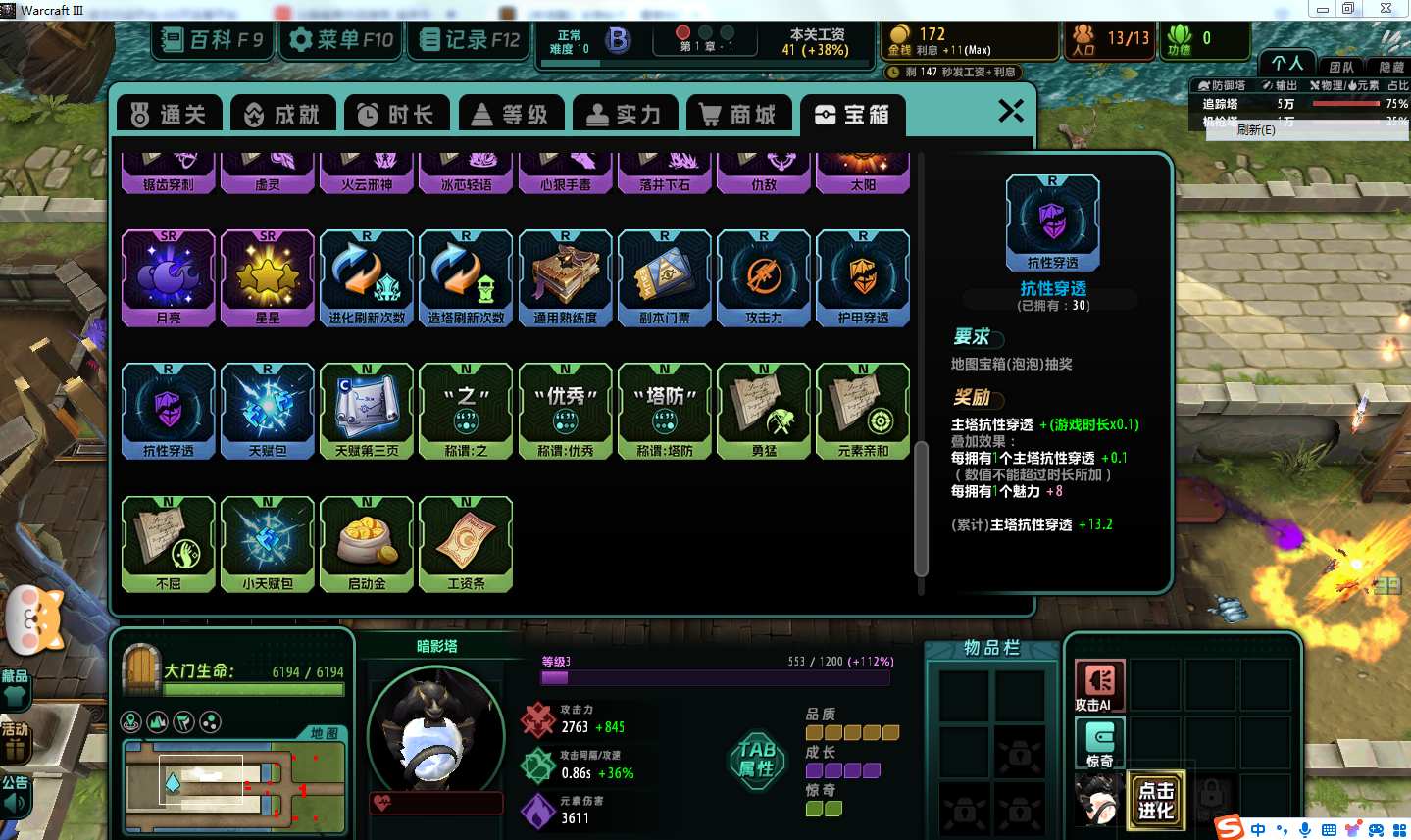Select the 攻击力 attack power item

[x=764, y=277]
